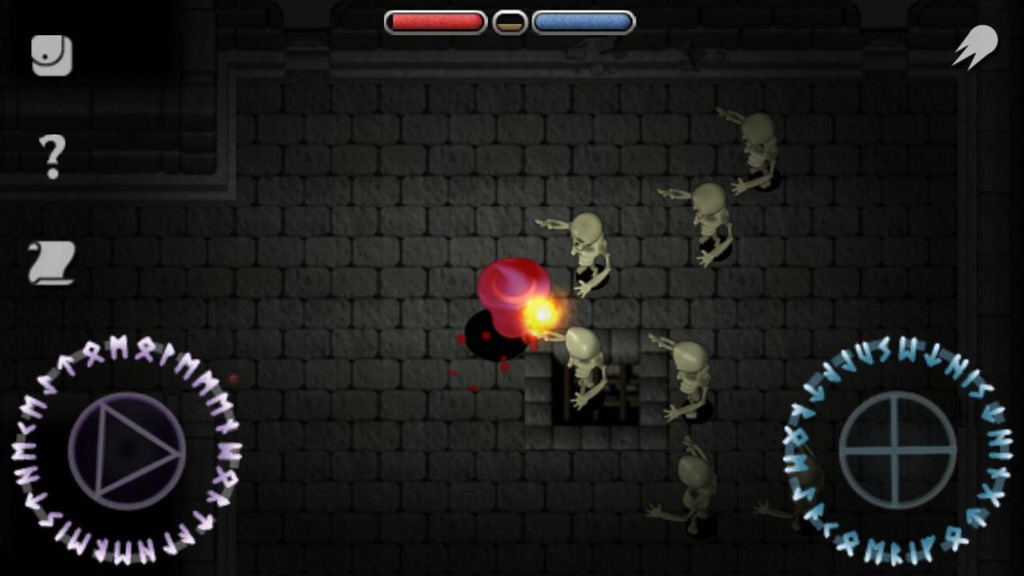Tap the purple triangle rune joystick
1024x576 pixels.
click(127, 451)
